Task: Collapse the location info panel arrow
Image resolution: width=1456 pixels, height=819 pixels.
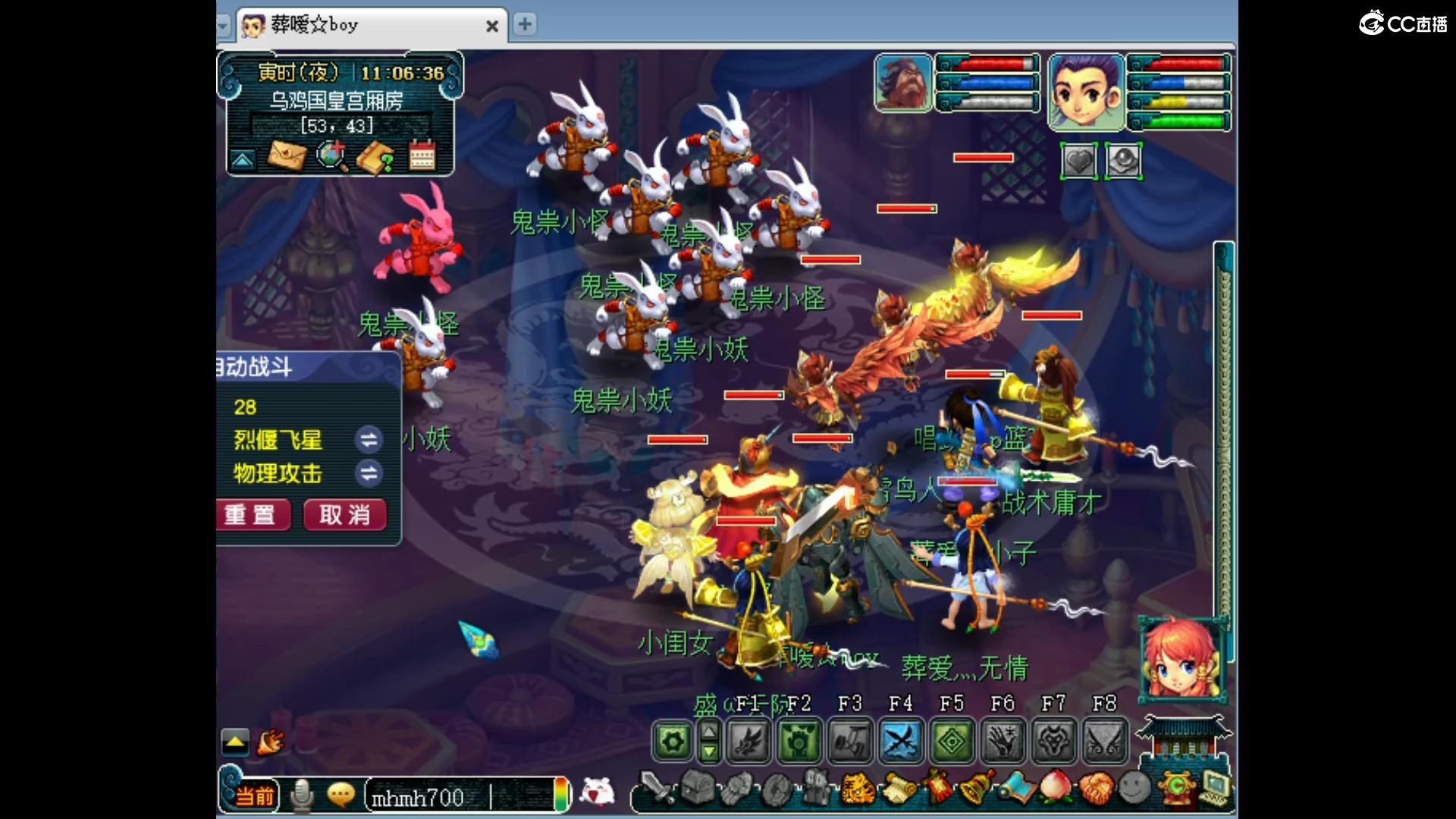Action: [x=243, y=160]
